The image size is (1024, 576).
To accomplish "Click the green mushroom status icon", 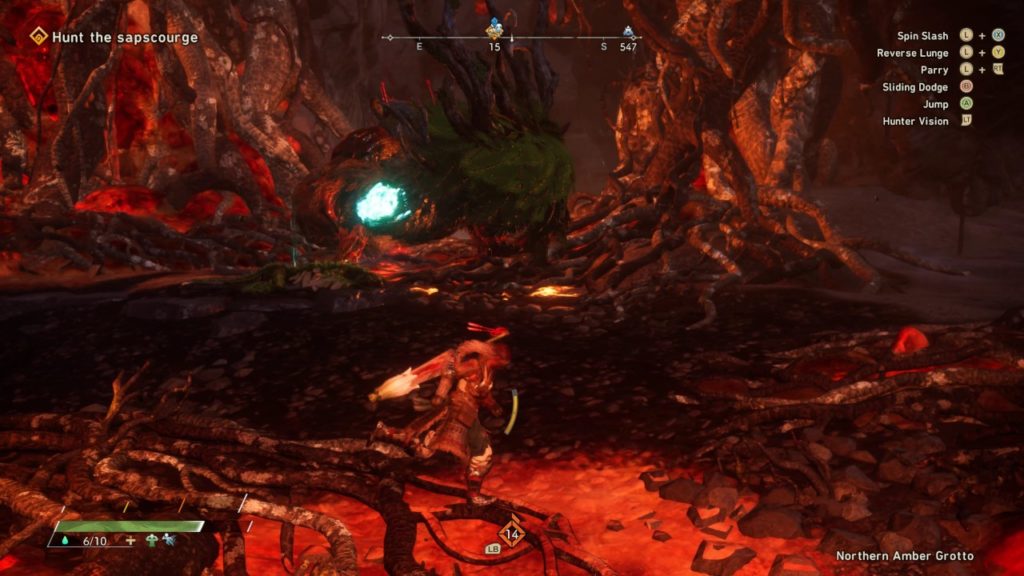I will click(x=151, y=541).
